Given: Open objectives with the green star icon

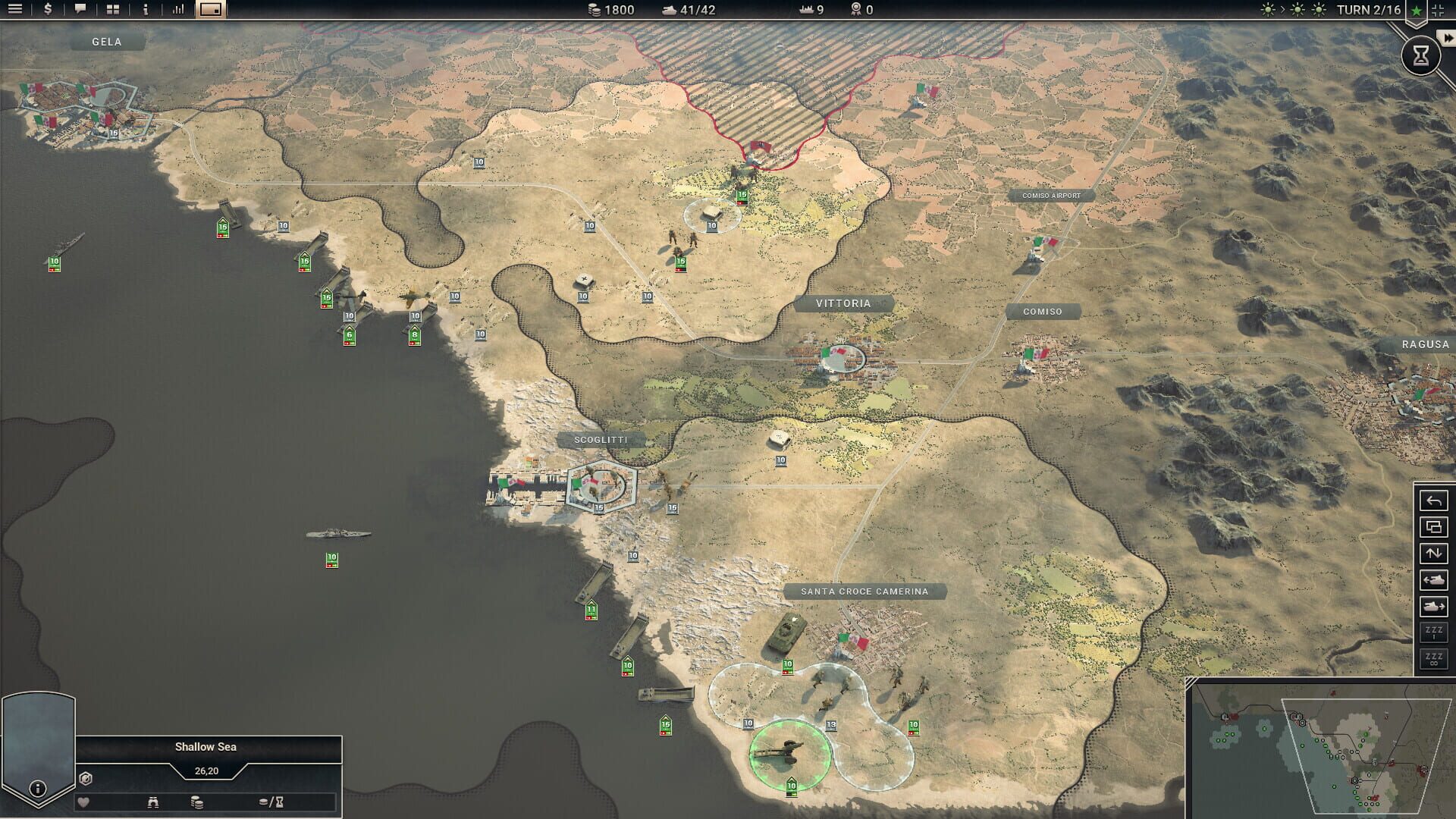Looking at the screenshot, I should [x=1415, y=11].
